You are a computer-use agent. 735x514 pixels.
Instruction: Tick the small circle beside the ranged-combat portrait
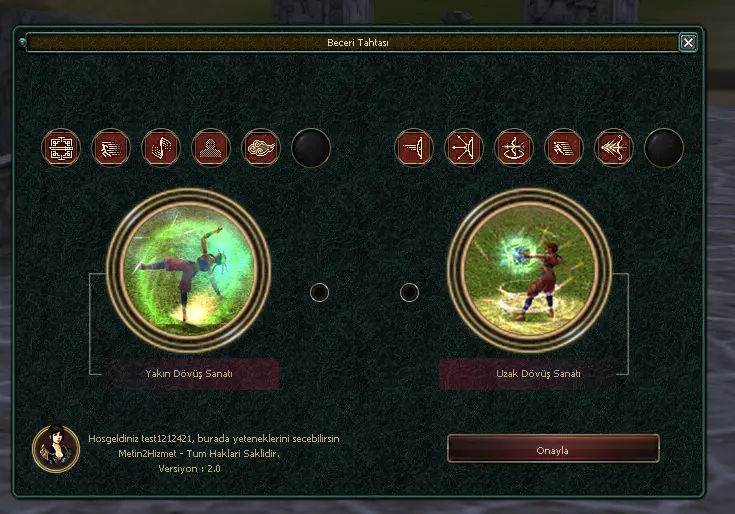[x=409, y=292]
